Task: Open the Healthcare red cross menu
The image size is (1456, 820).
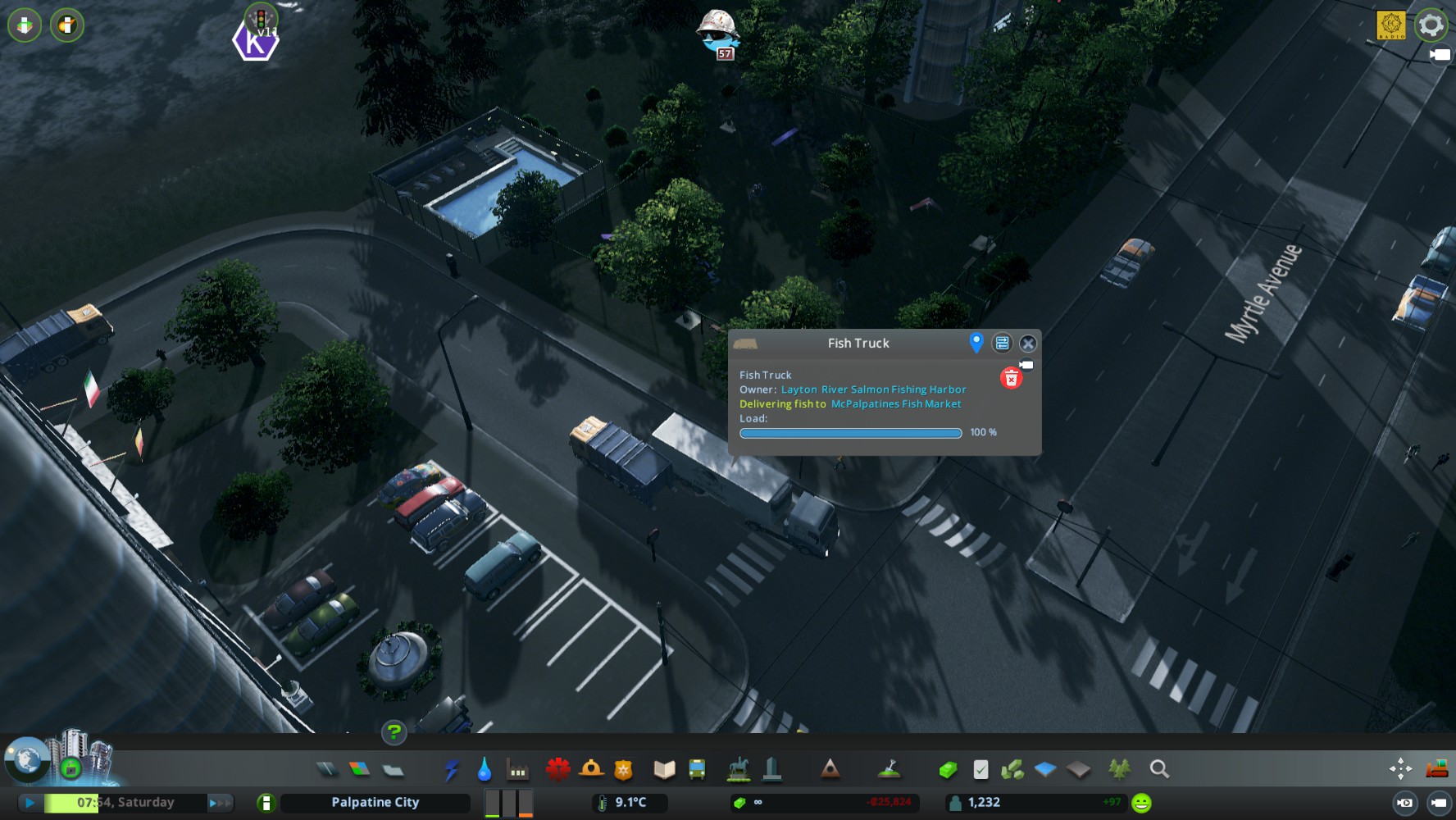Action: [x=558, y=769]
